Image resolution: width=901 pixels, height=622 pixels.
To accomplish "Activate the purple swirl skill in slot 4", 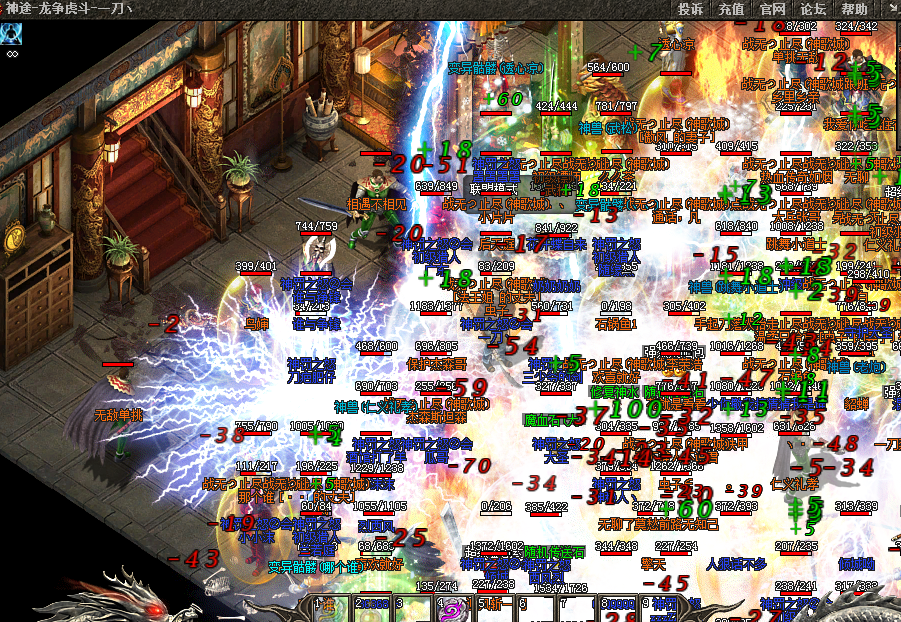I will click(453, 609).
